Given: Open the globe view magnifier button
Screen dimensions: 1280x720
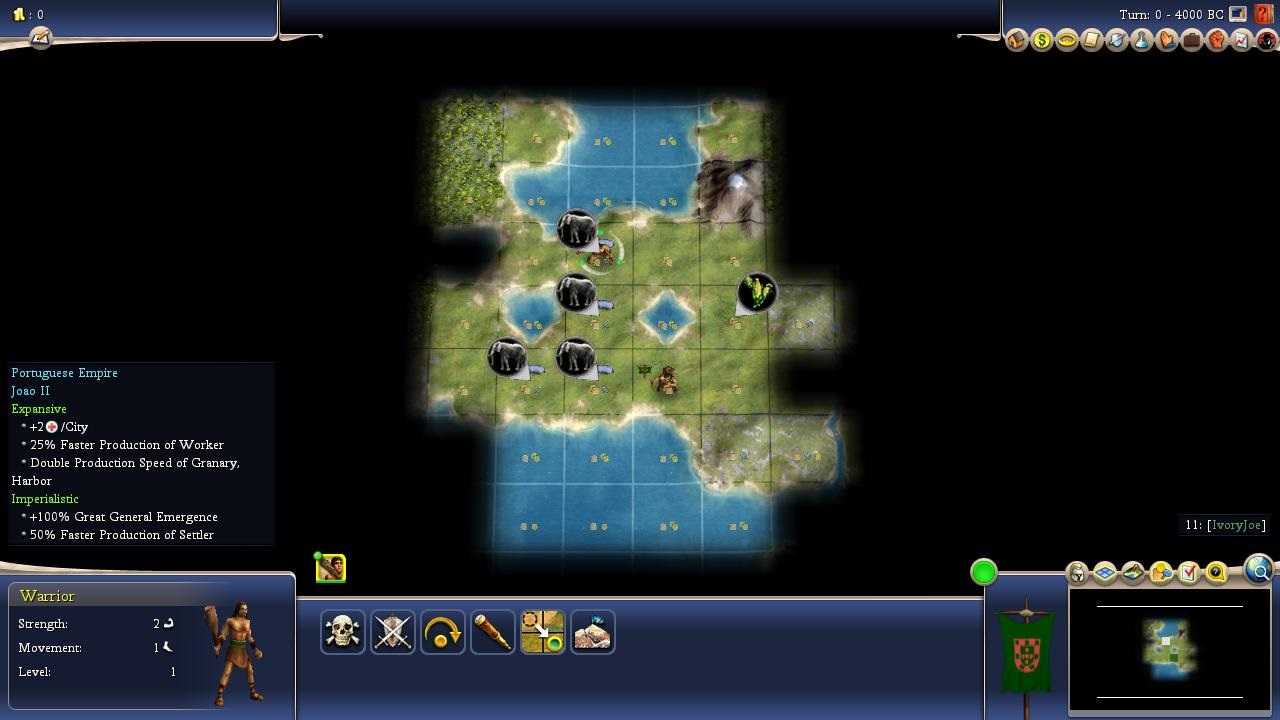Looking at the screenshot, I should pos(1259,570).
